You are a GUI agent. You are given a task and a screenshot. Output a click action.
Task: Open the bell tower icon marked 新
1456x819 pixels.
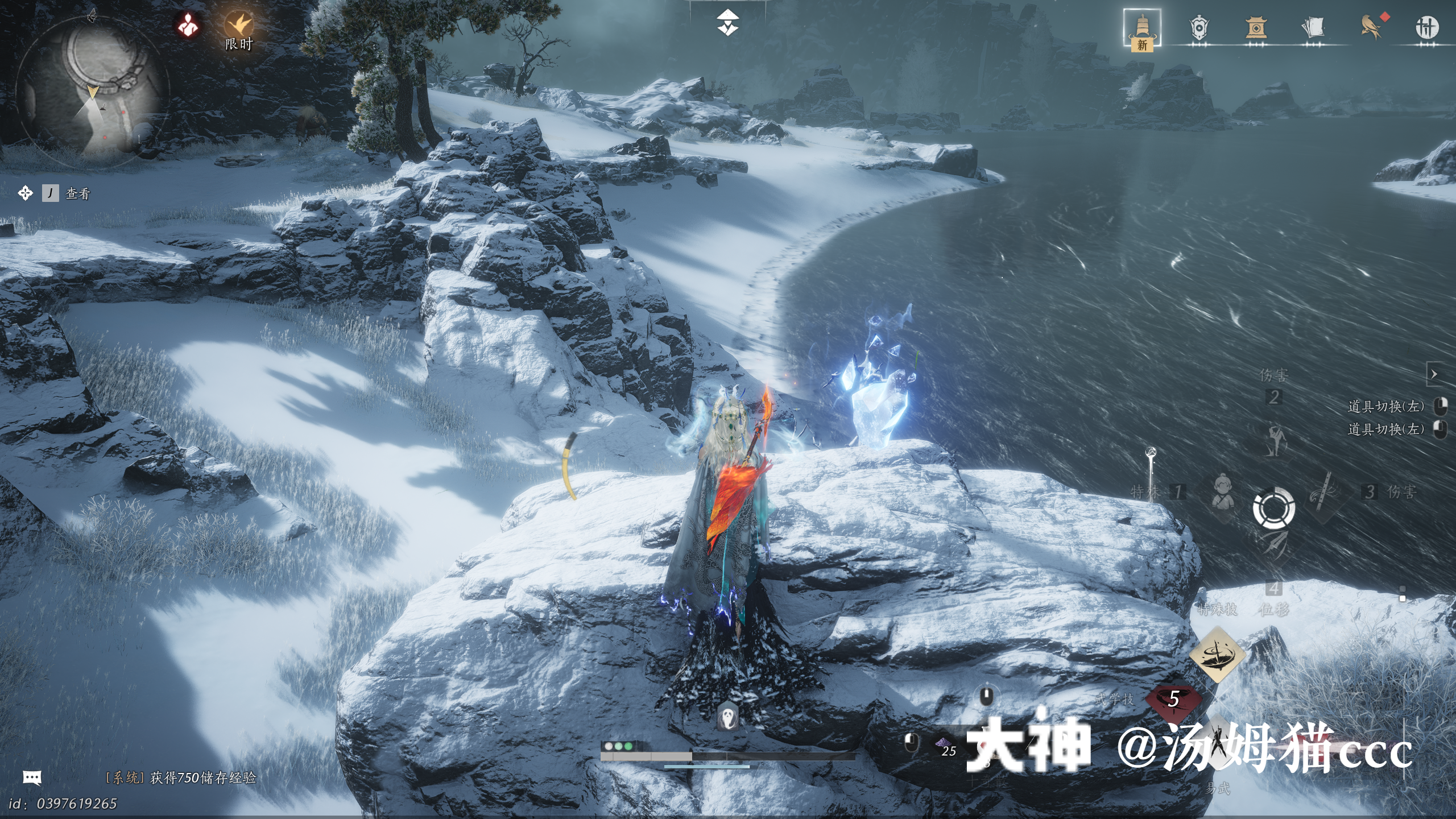[x=1141, y=28]
